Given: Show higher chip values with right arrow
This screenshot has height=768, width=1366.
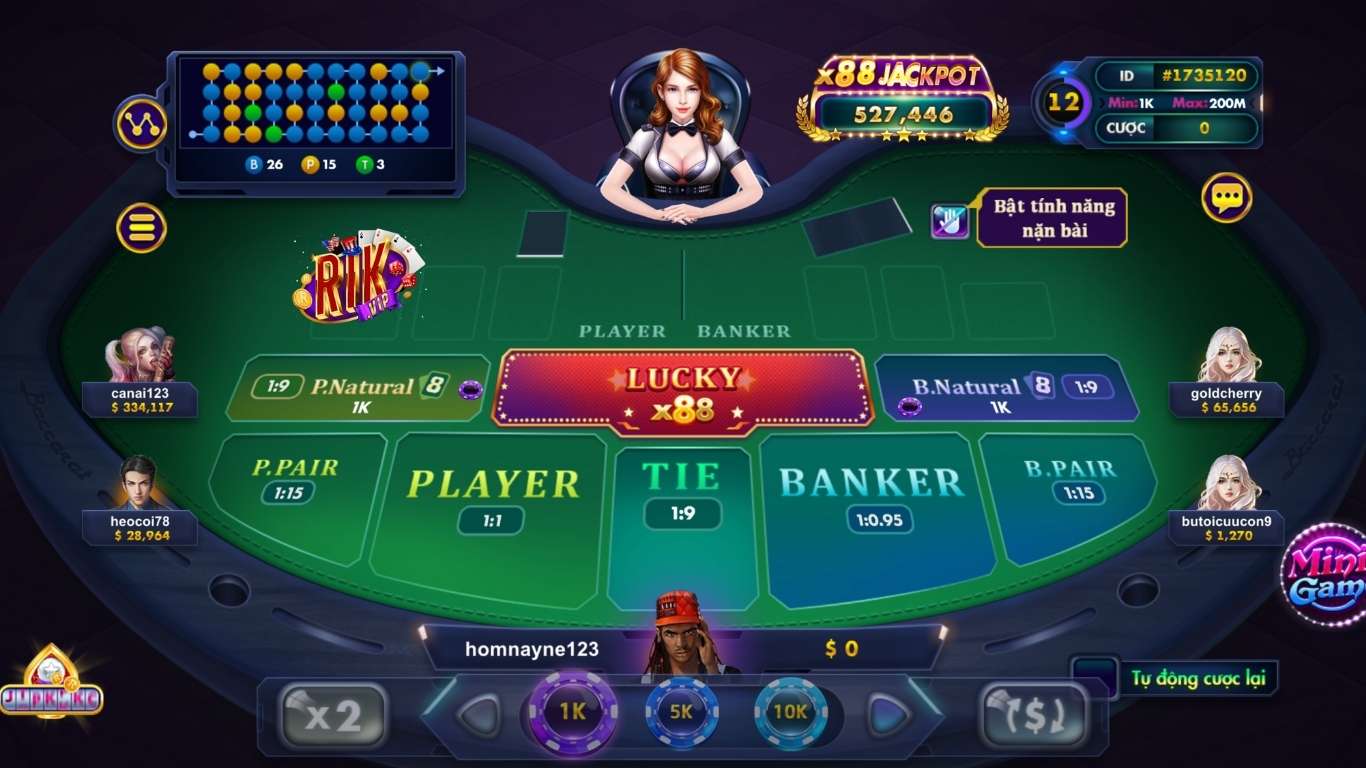Looking at the screenshot, I should [888, 715].
